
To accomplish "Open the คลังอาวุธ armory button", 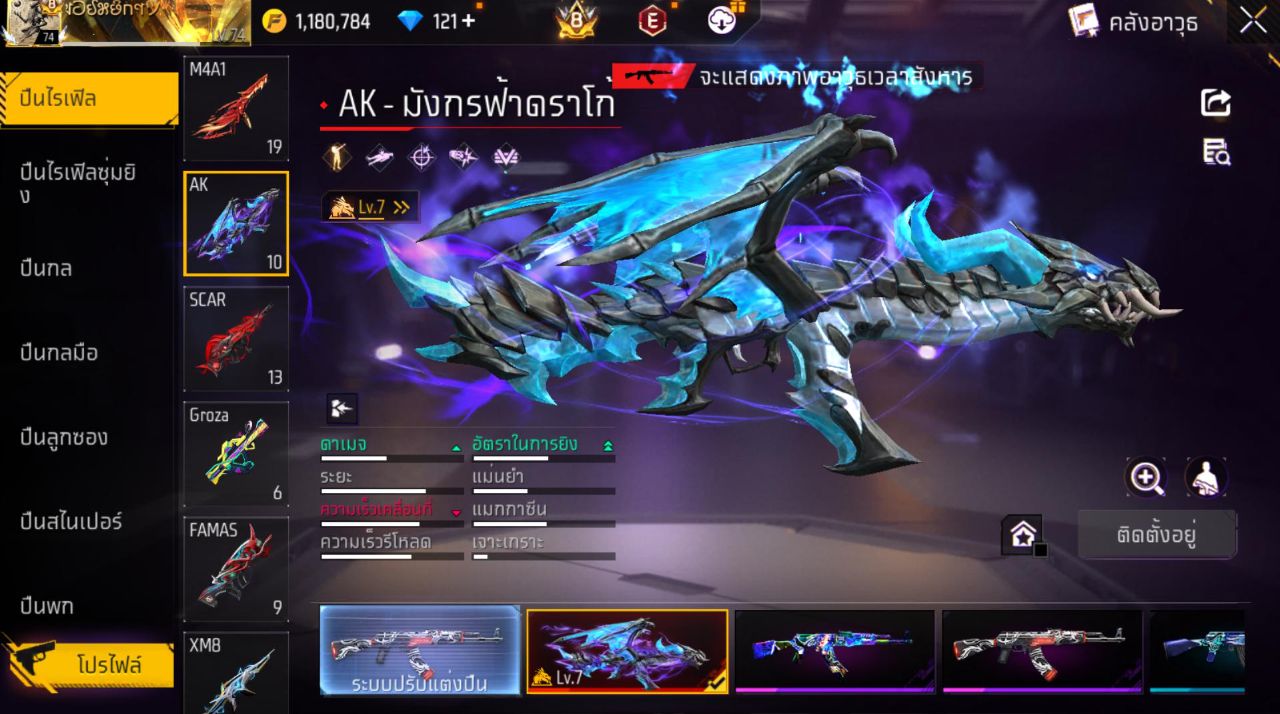I will coord(1133,21).
